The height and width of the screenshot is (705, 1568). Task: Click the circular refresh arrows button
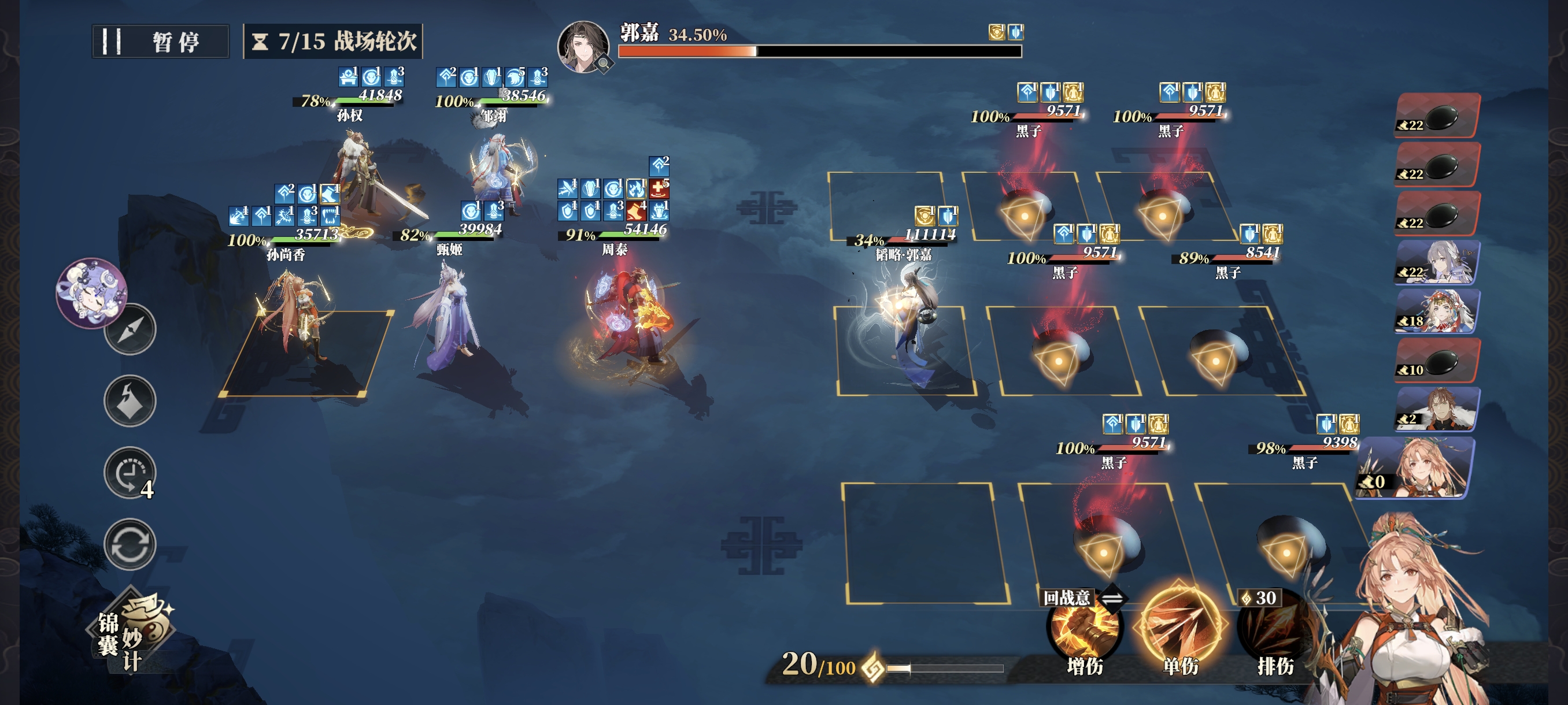pyautogui.click(x=130, y=544)
